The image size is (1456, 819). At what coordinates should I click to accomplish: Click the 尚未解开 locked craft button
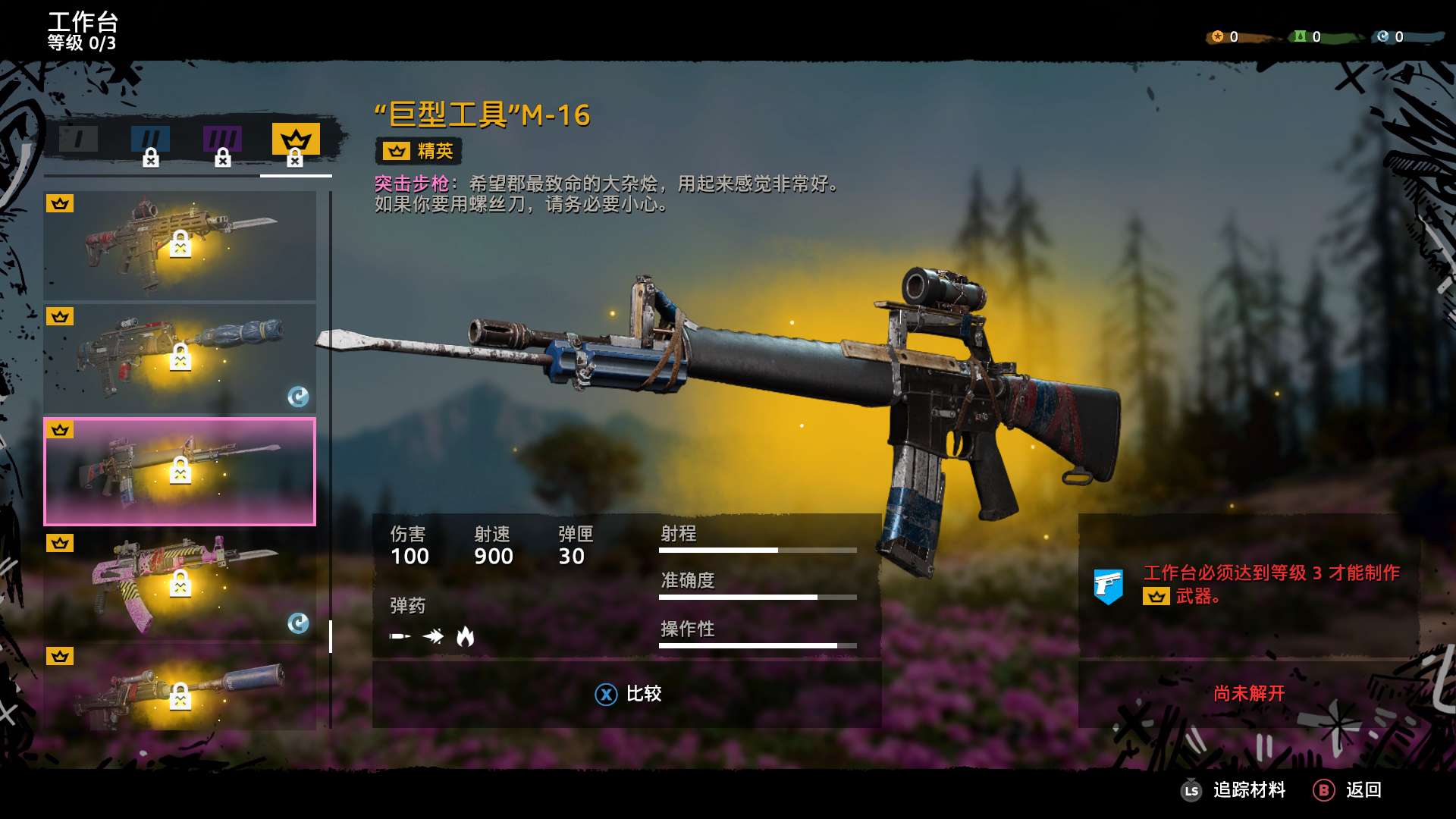coord(1248,694)
